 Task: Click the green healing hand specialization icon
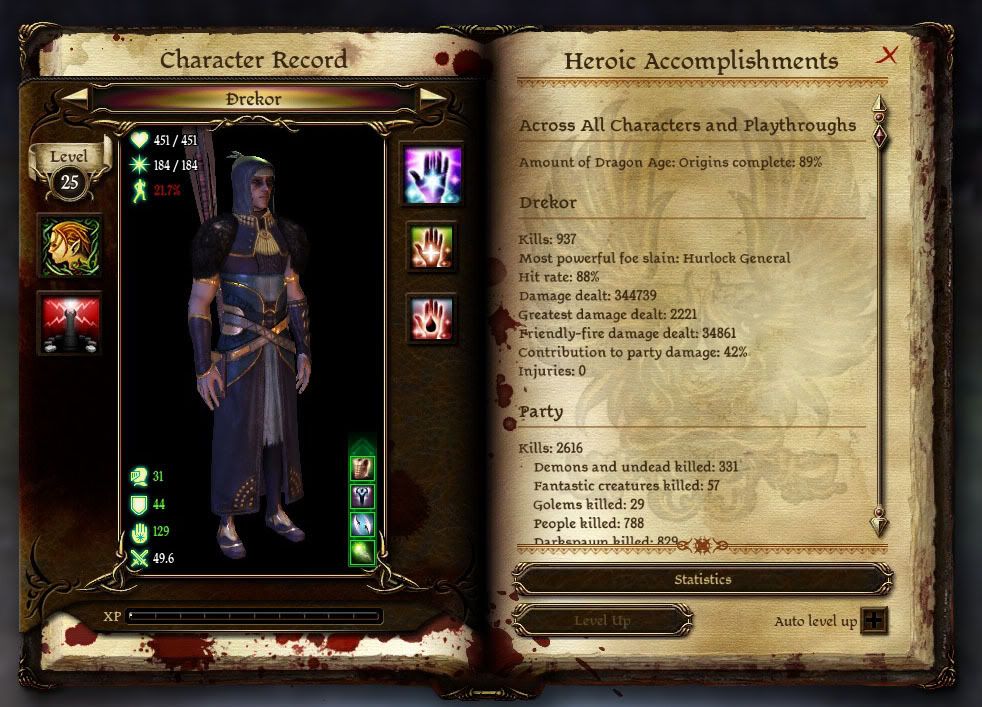coord(432,246)
